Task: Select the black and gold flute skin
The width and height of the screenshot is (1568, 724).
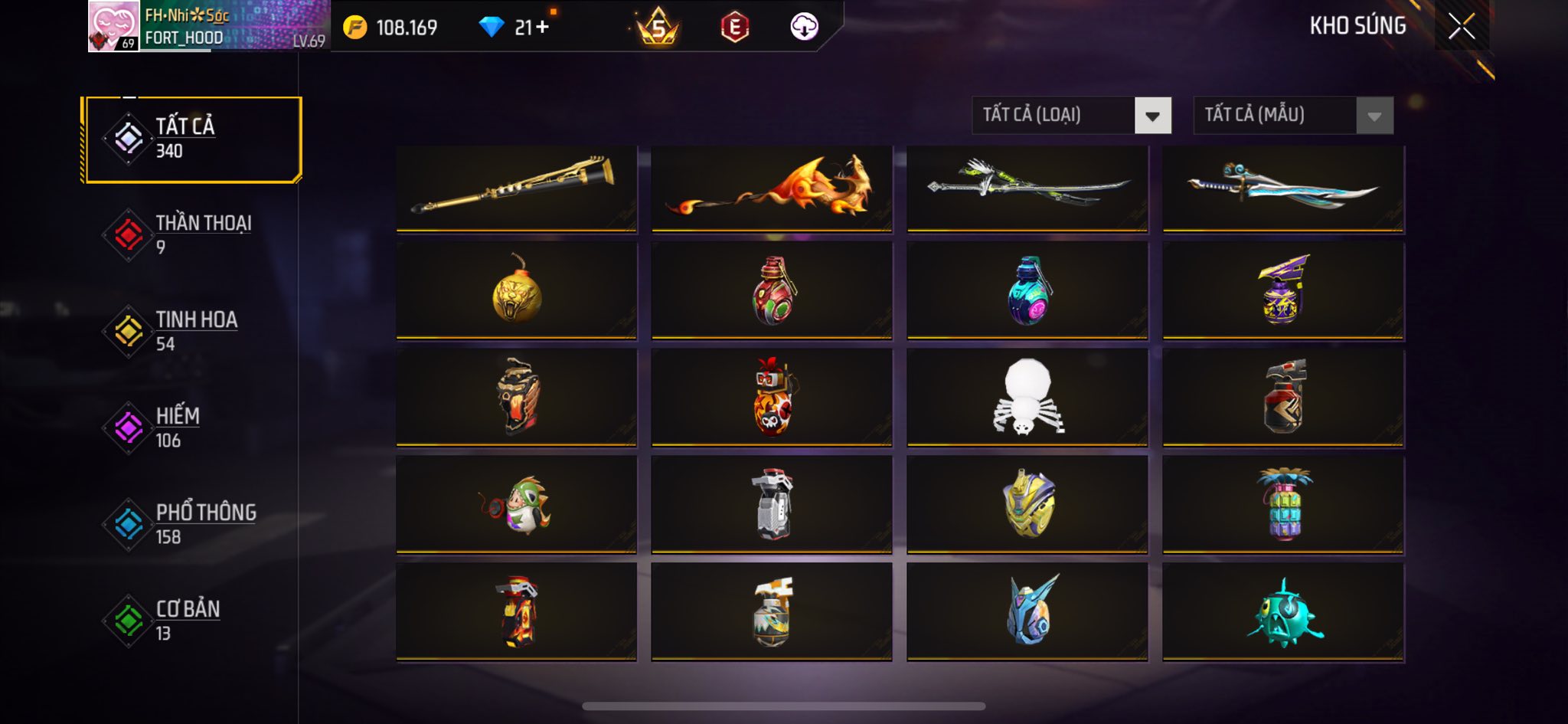Action: (516, 188)
